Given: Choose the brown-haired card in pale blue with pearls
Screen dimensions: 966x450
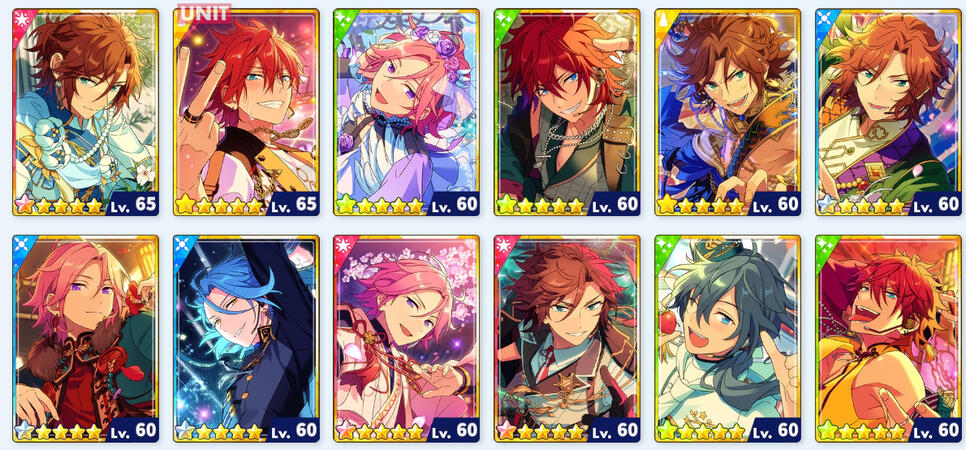Looking at the screenshot, I should click(85, 112).
